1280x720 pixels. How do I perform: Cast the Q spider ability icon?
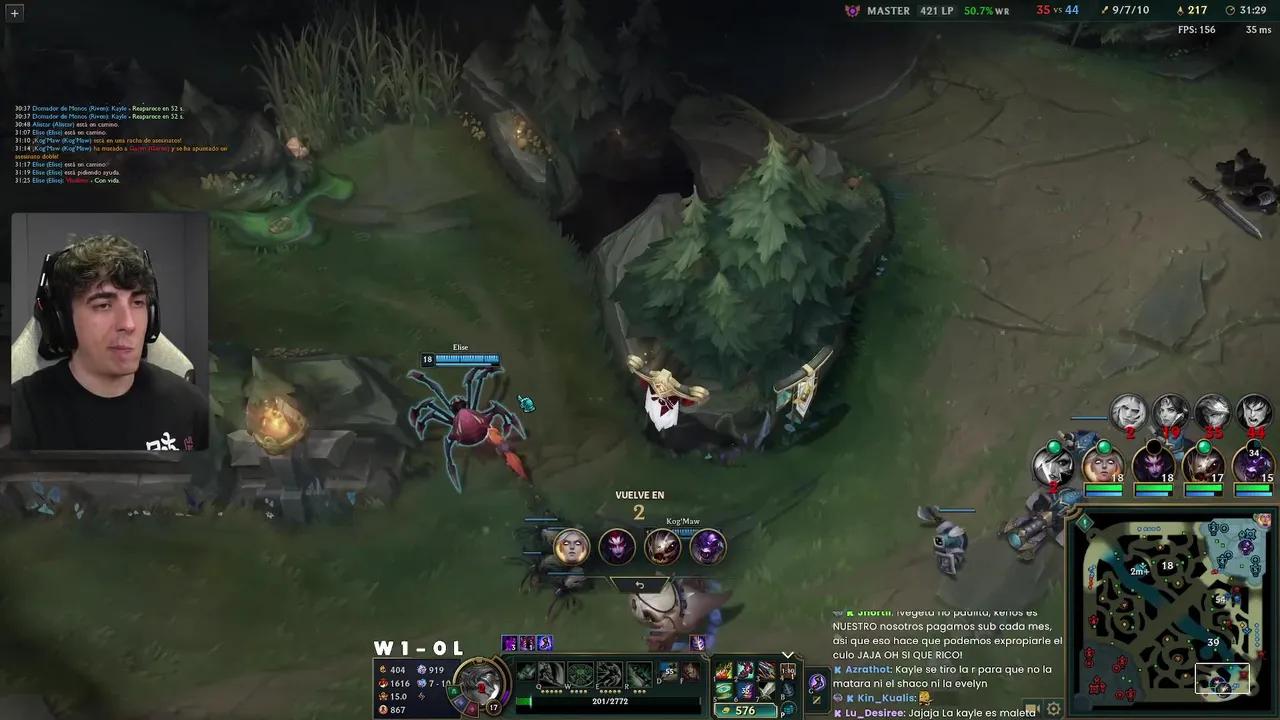[x=550, y=672]
